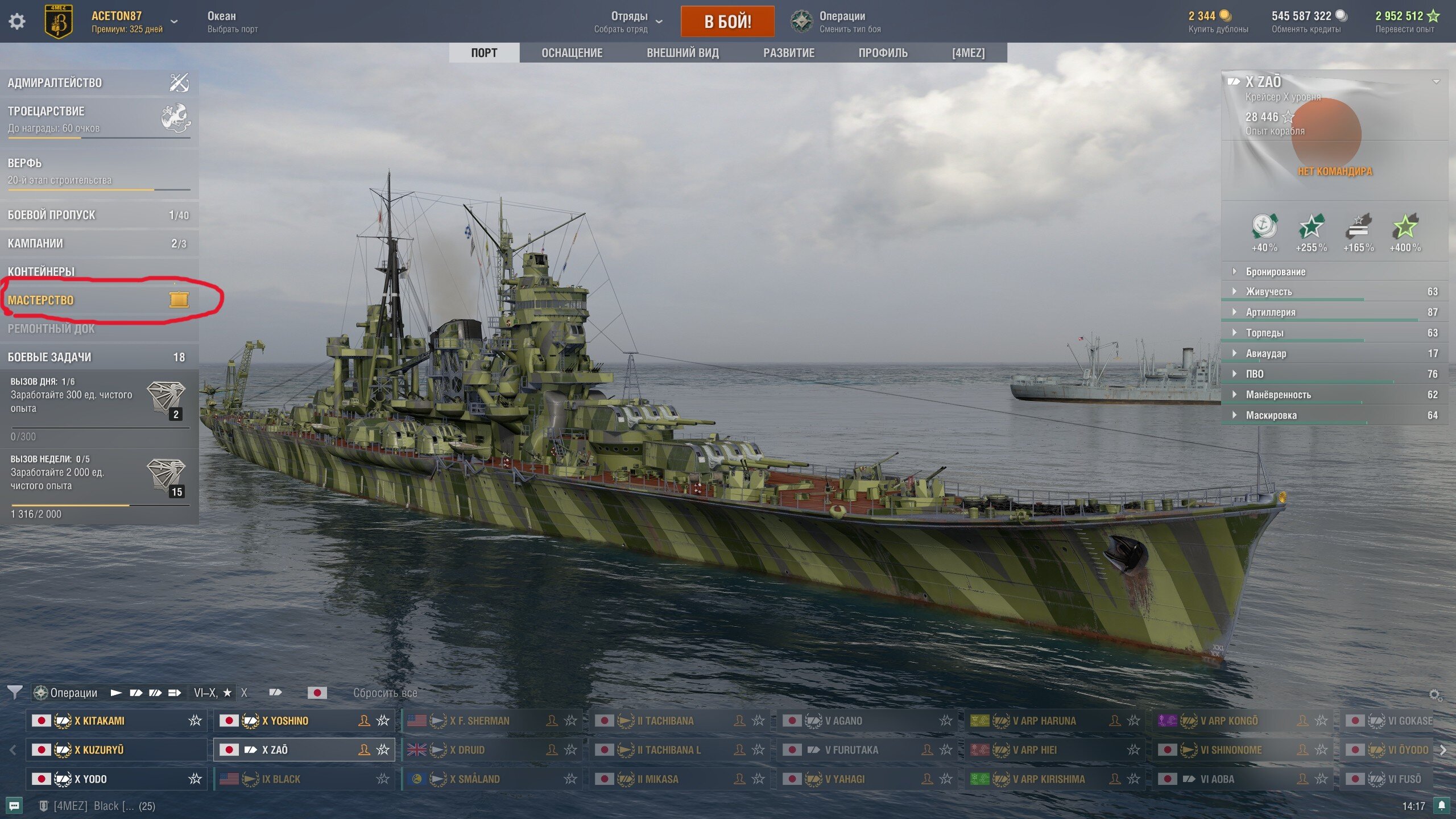This screenshot has width=1456, height=819.
Task: Open the chat window icon
Action: 14,805
